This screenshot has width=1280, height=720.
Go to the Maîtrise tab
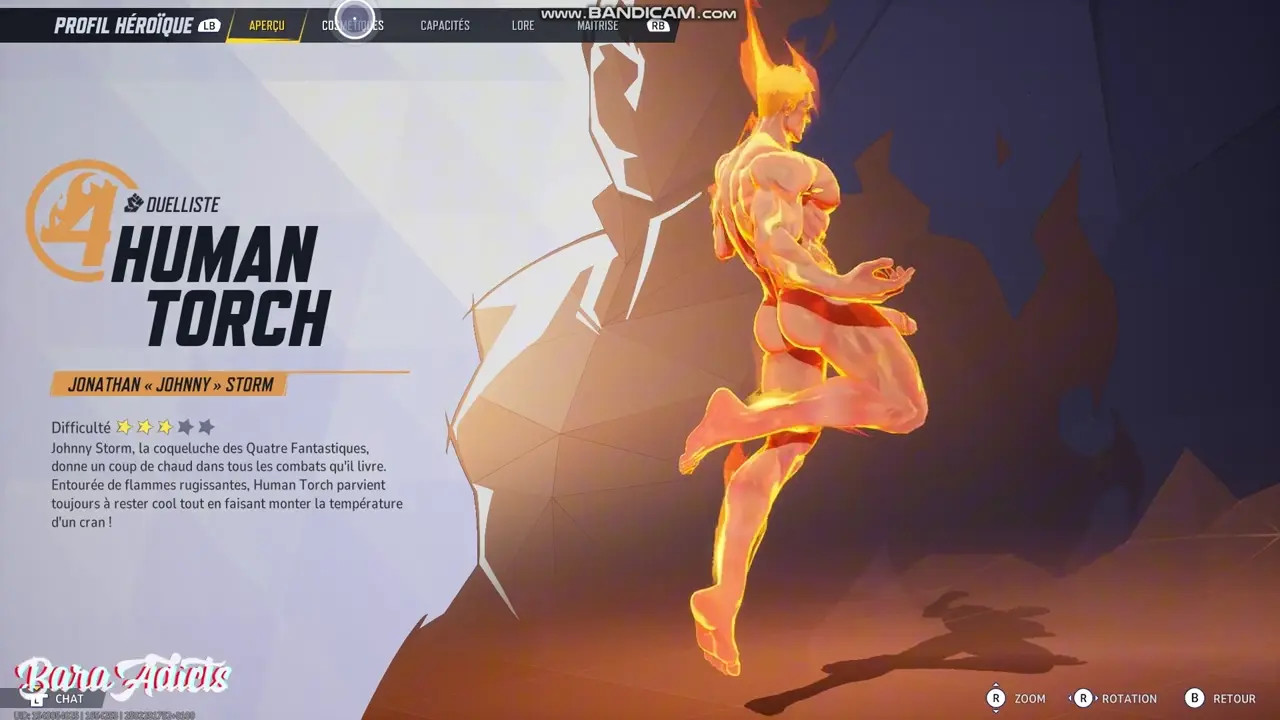click(597, 26)
